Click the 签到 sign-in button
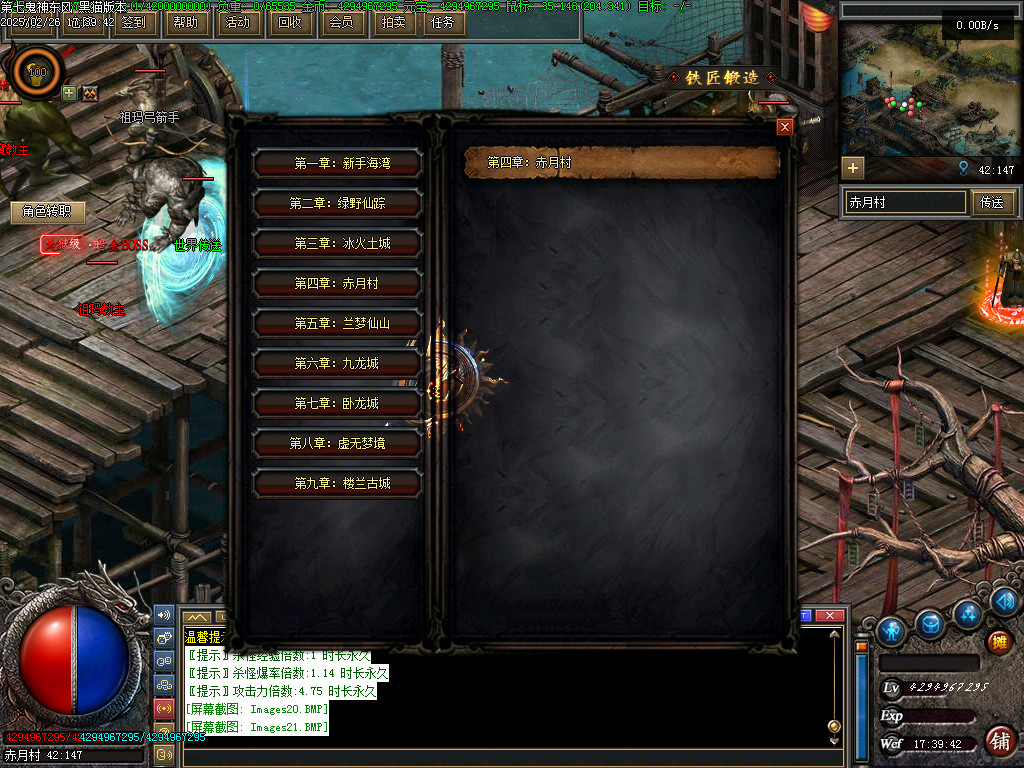This screenshot has width=1024, height=768. point(131,22)
